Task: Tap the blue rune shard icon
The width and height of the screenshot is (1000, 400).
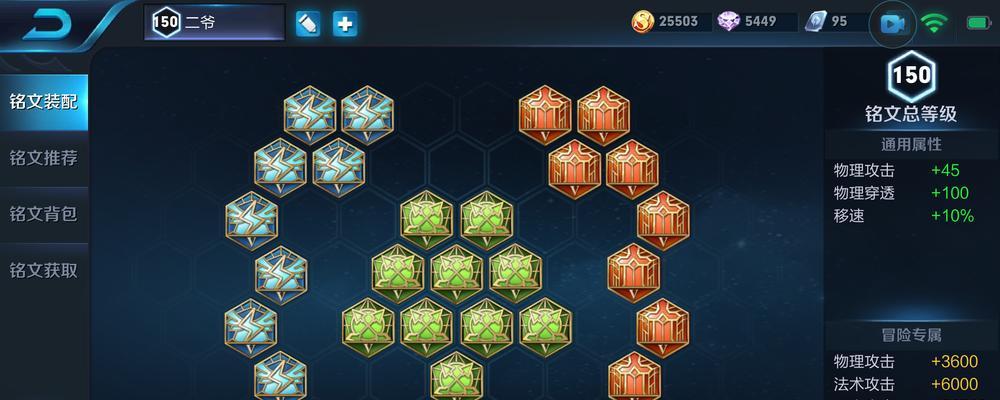Action: coord(816,22)
